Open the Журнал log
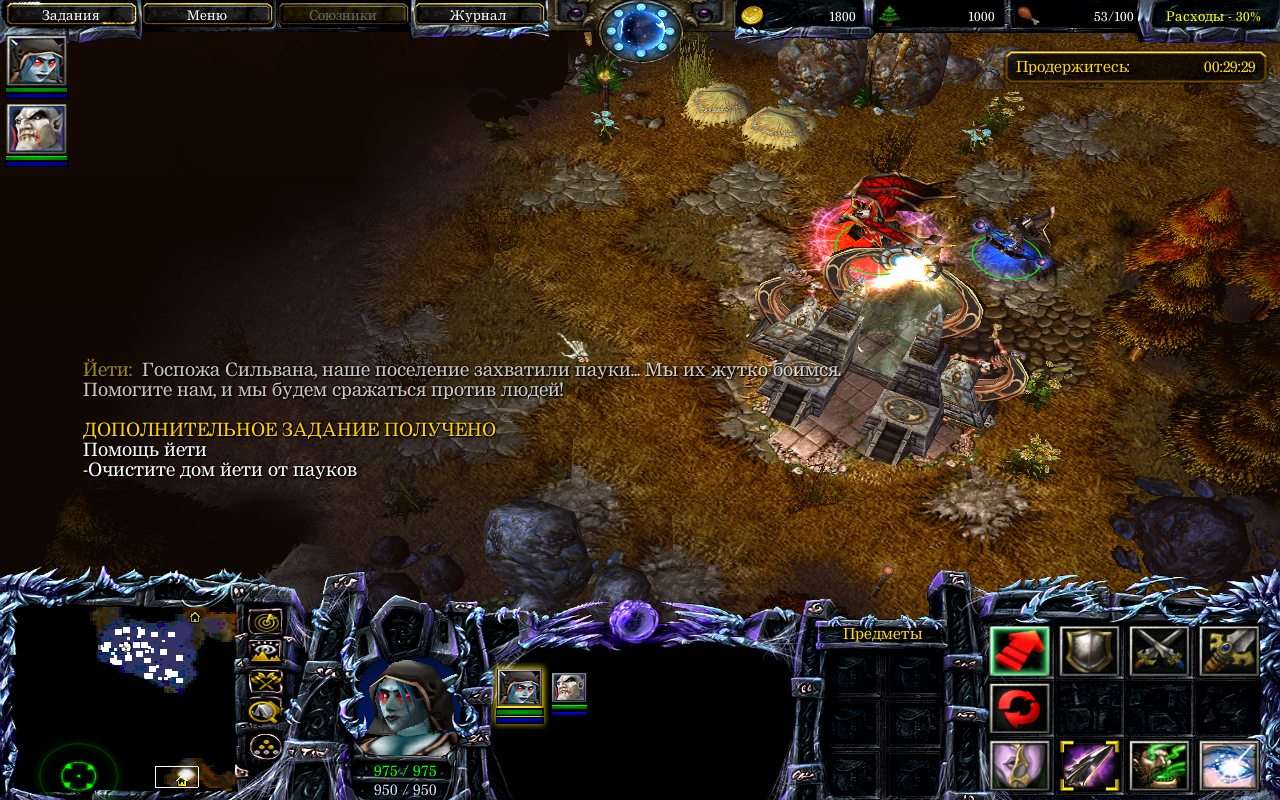 click(x=478, y=15)
